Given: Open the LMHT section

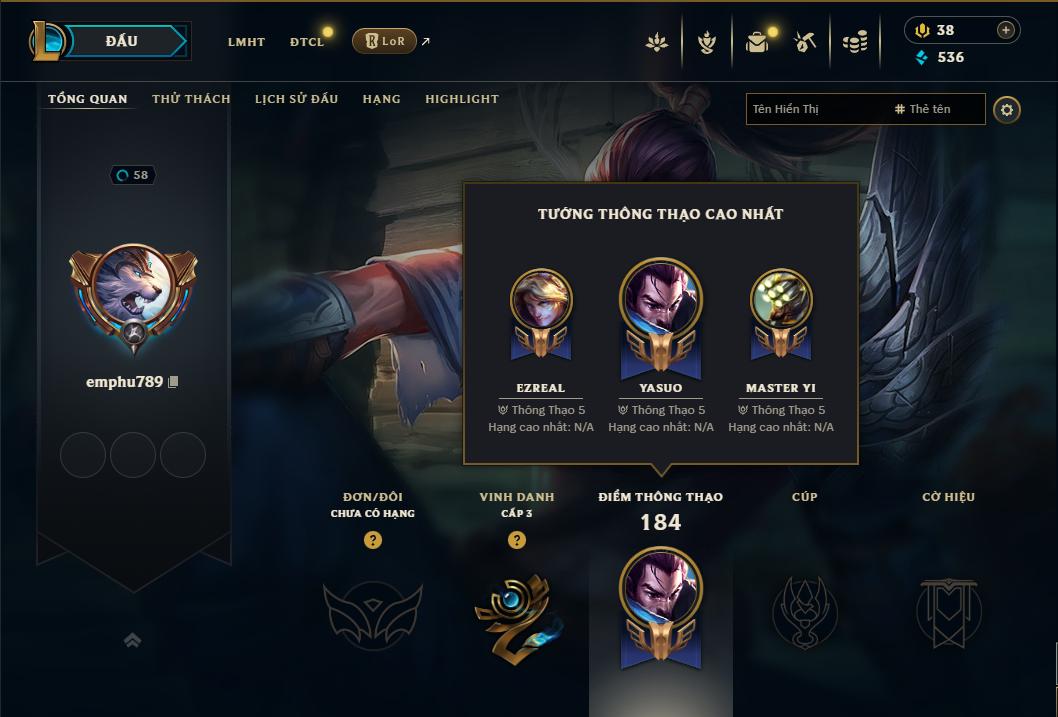Looking at the screenshot, I should pos(246,42).
